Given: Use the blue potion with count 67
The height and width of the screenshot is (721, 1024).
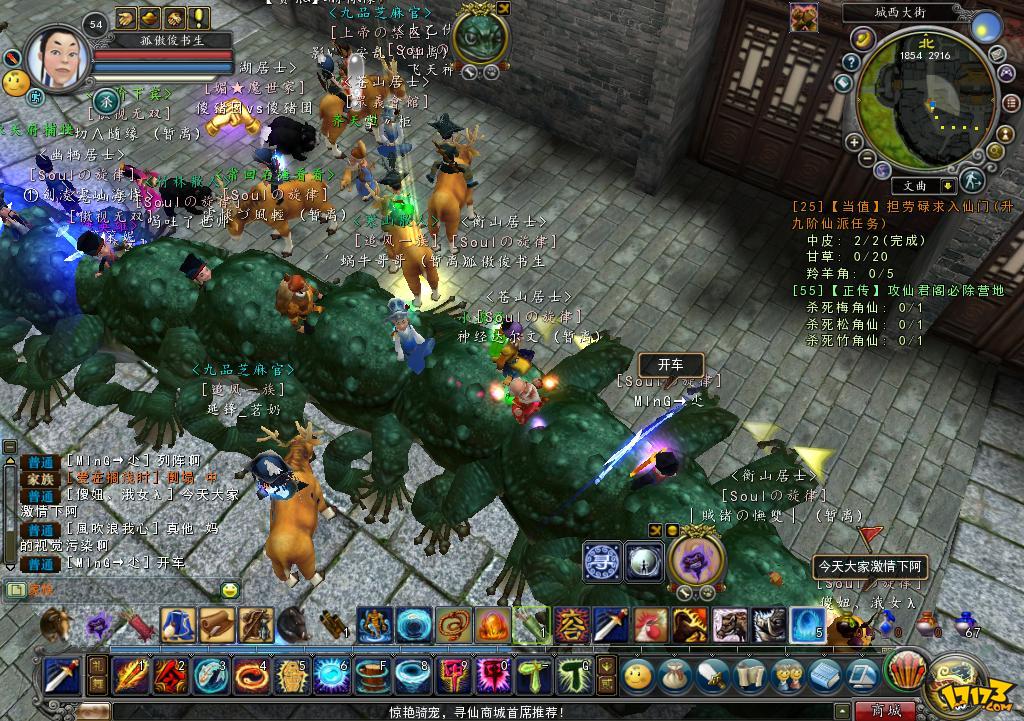Looking at the screenshot, I should (x=965, y=623).
